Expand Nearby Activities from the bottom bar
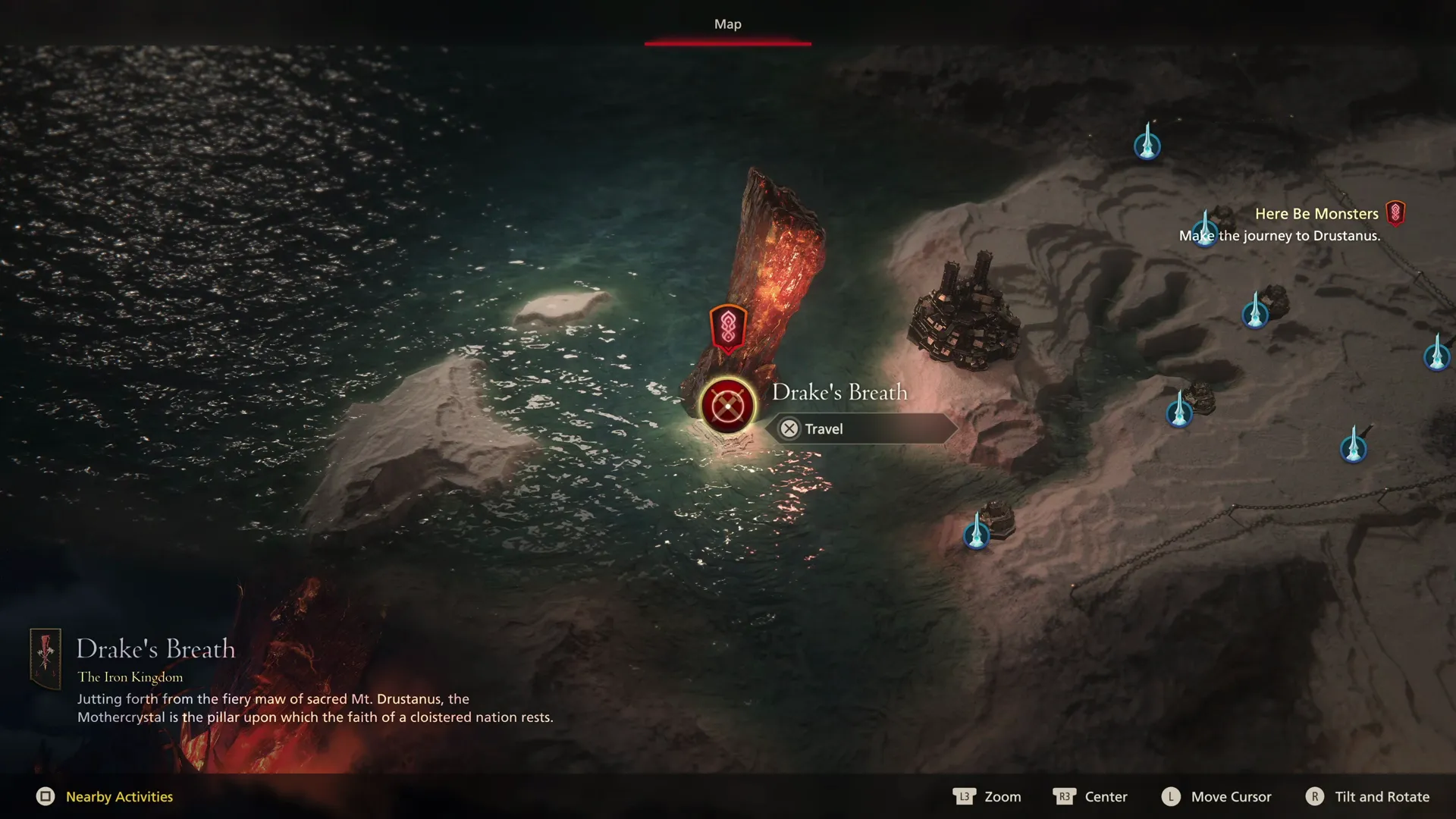 pos(118,796)
